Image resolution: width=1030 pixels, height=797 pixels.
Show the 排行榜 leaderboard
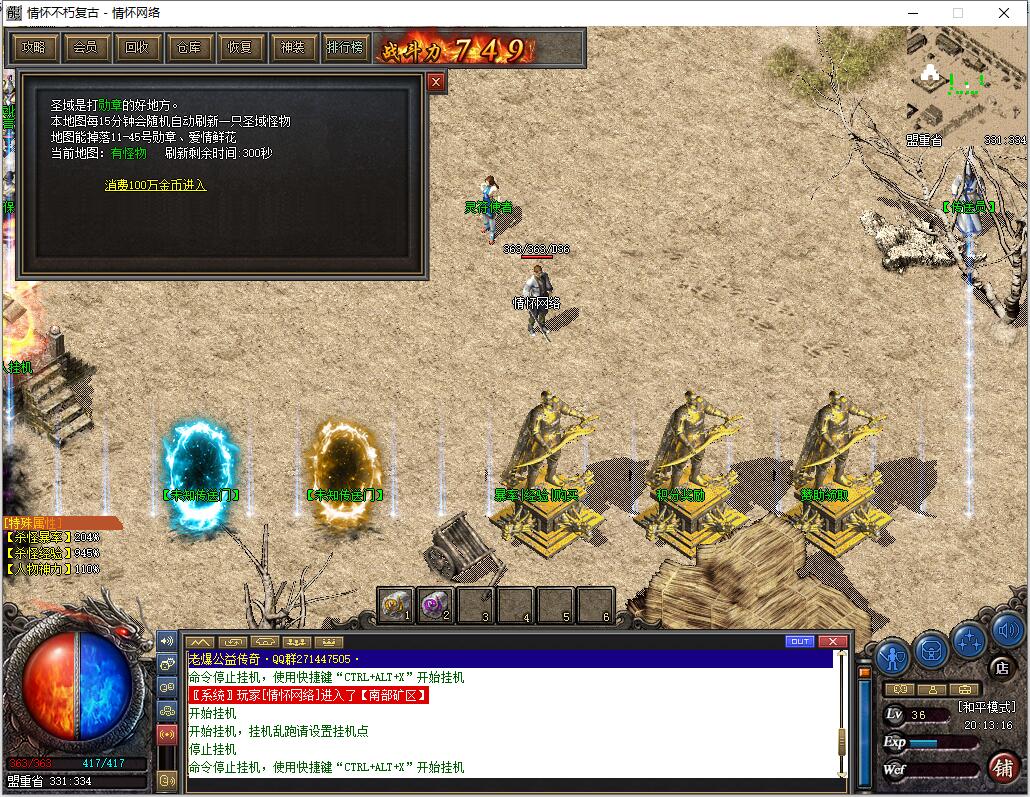345,47
